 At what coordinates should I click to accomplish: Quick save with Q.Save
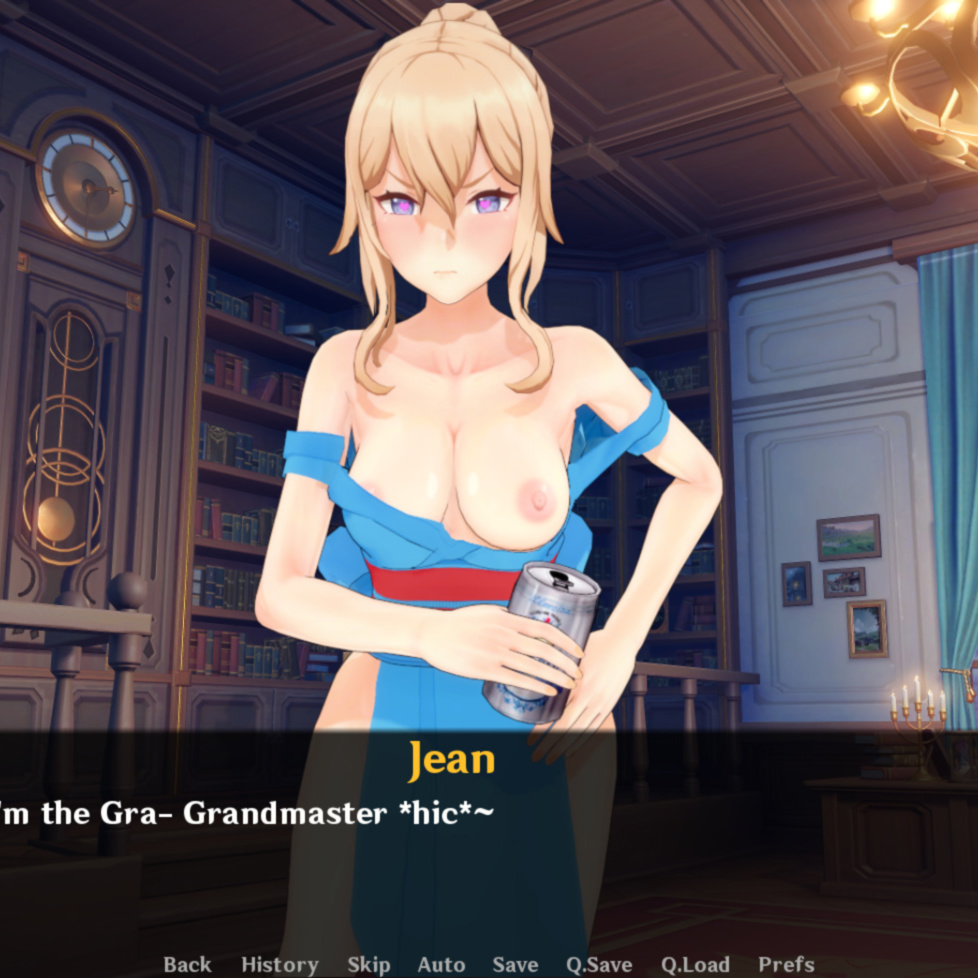pyautogui.click(x=599, y=964)
